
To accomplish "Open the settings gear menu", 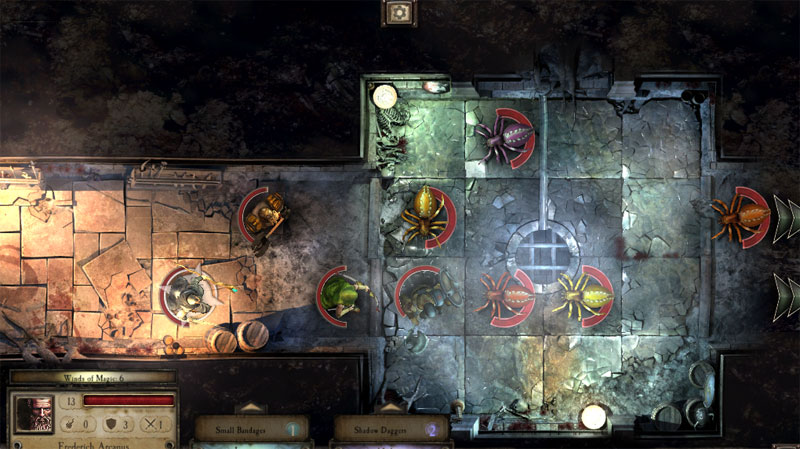I will (x=400, y=11).
